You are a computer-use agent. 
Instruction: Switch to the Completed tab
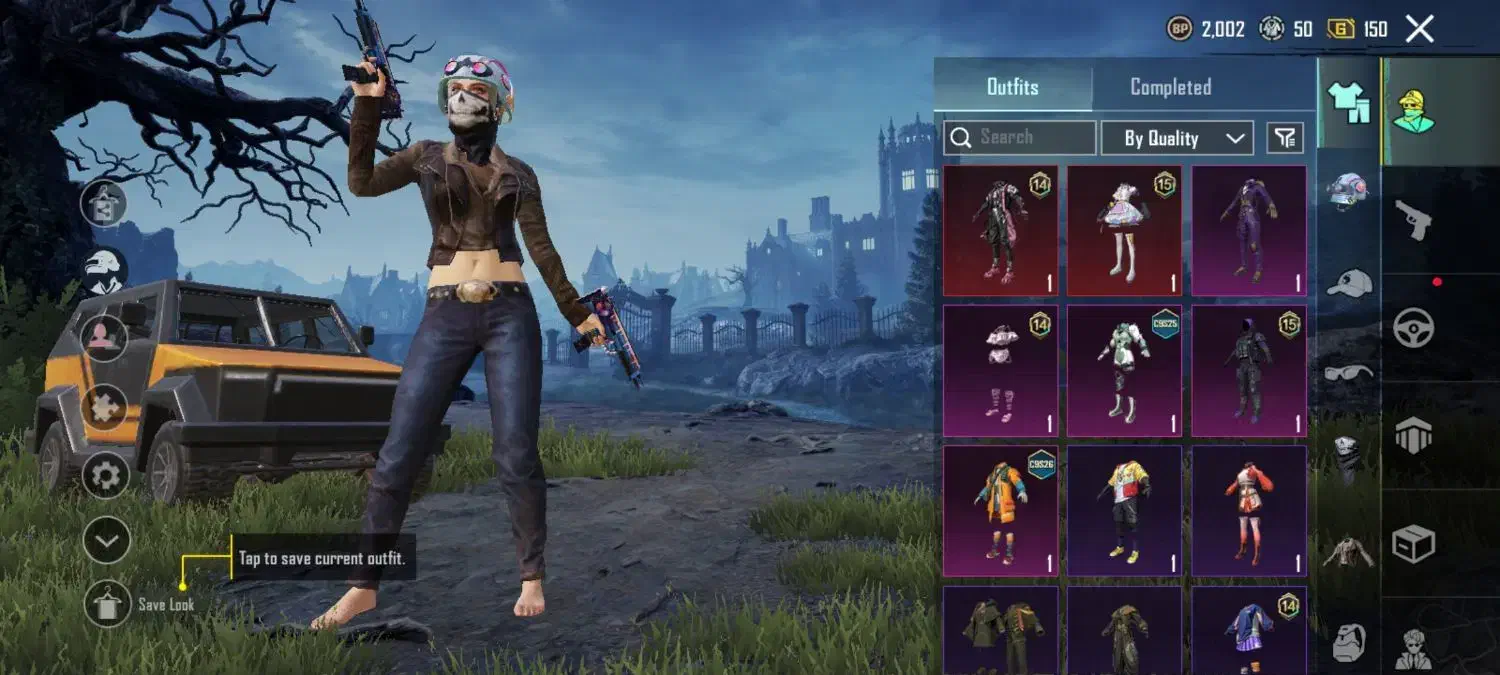(1170, 87)
